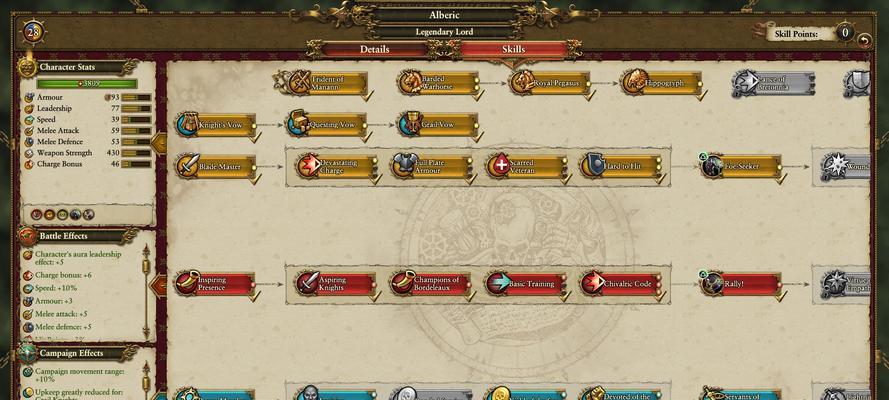Select the Foe-Seeker skill
Viewport: 889px width, 400px height.
pyautogui.click(x=742, y=166)
